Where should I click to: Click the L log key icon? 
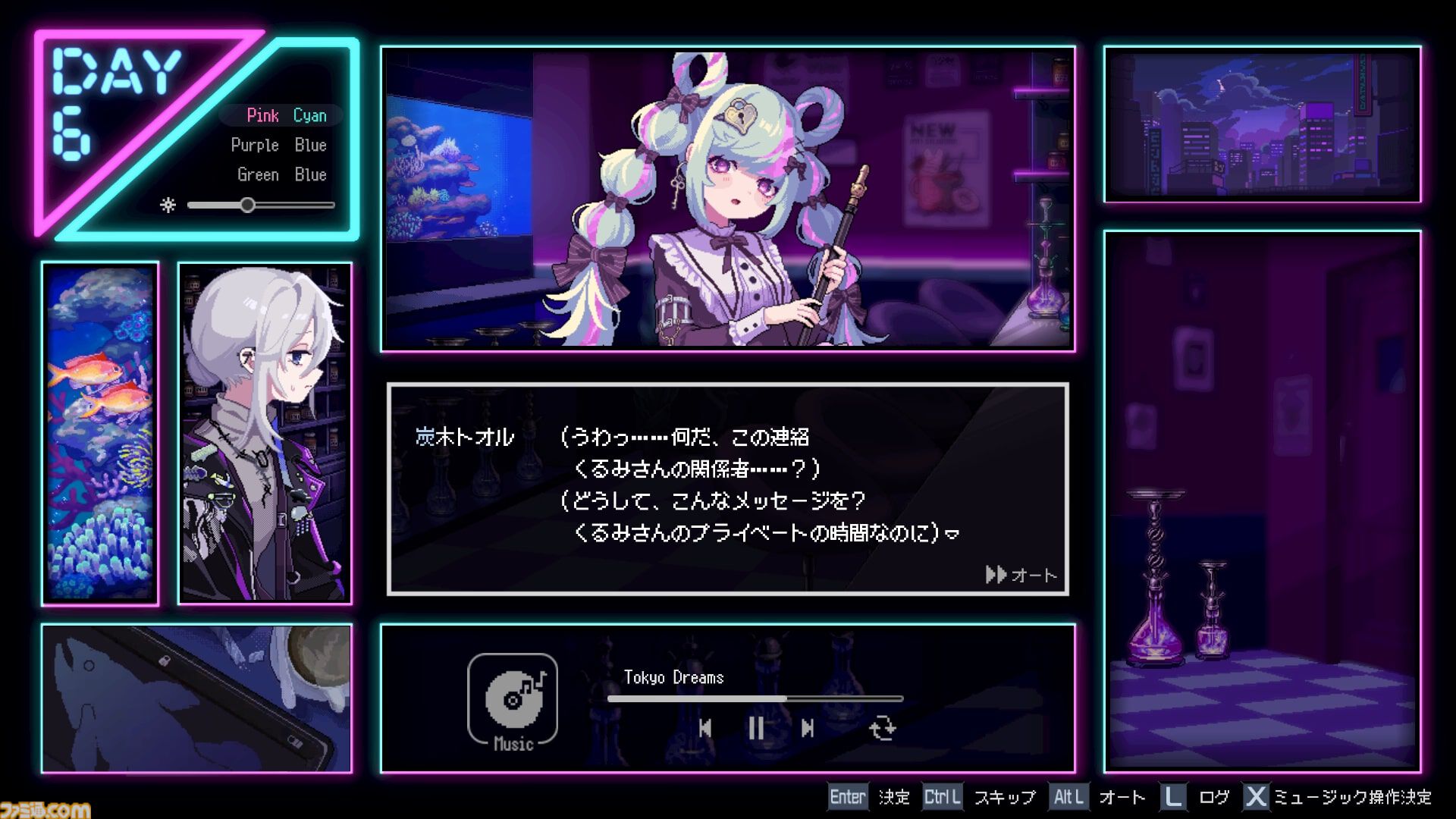(1172, 797)
